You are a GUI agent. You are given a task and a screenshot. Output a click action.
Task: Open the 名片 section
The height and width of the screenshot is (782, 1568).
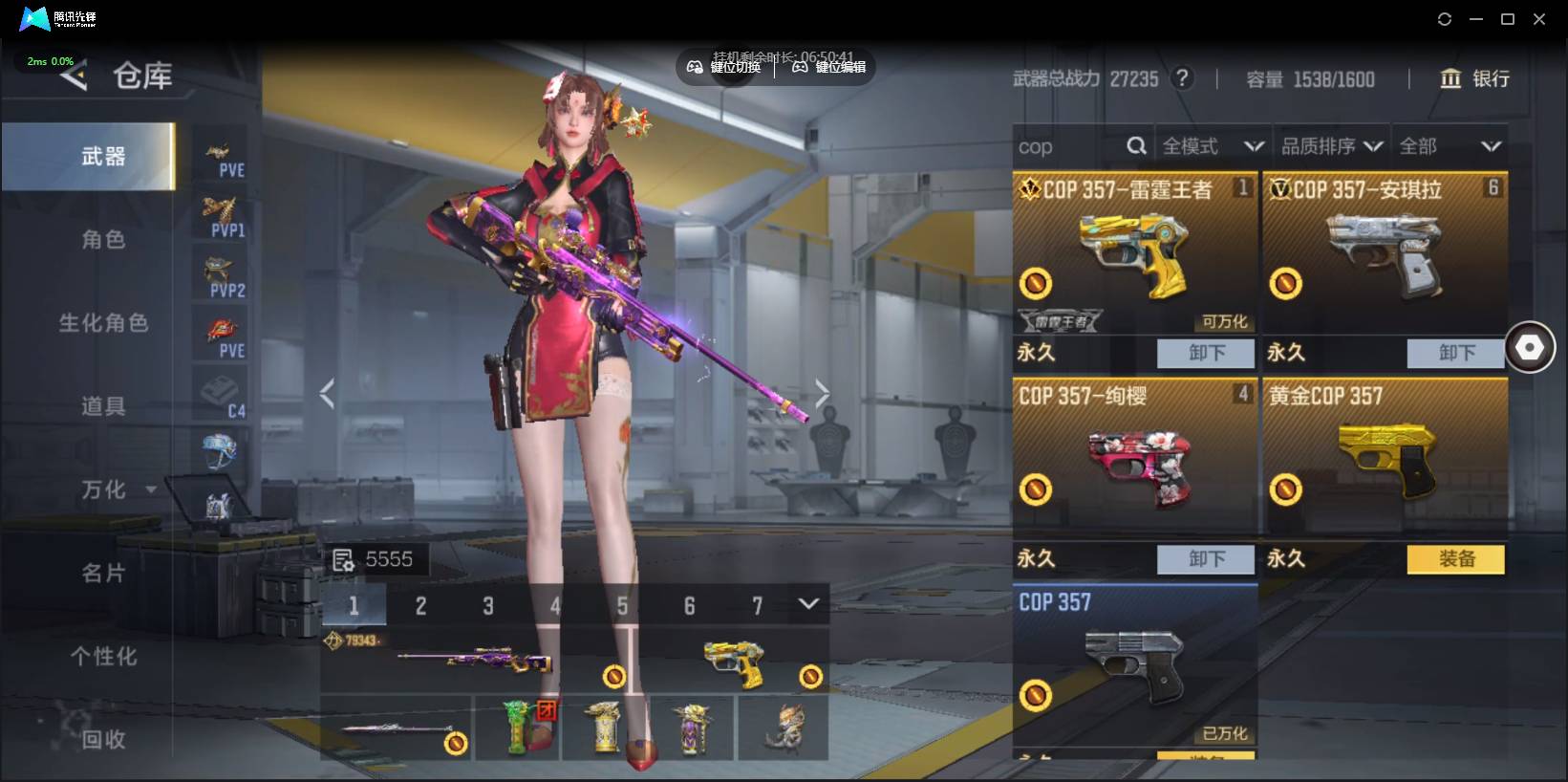click(103, 574)
